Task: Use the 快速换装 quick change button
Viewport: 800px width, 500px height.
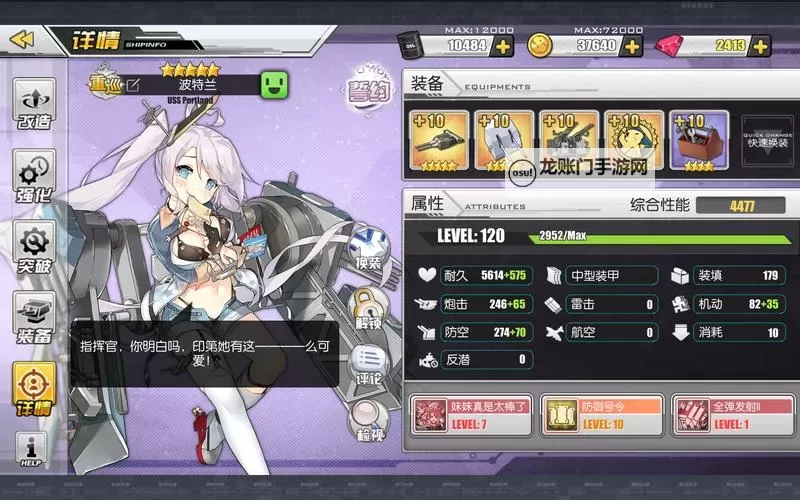Action: click(767, 142)
